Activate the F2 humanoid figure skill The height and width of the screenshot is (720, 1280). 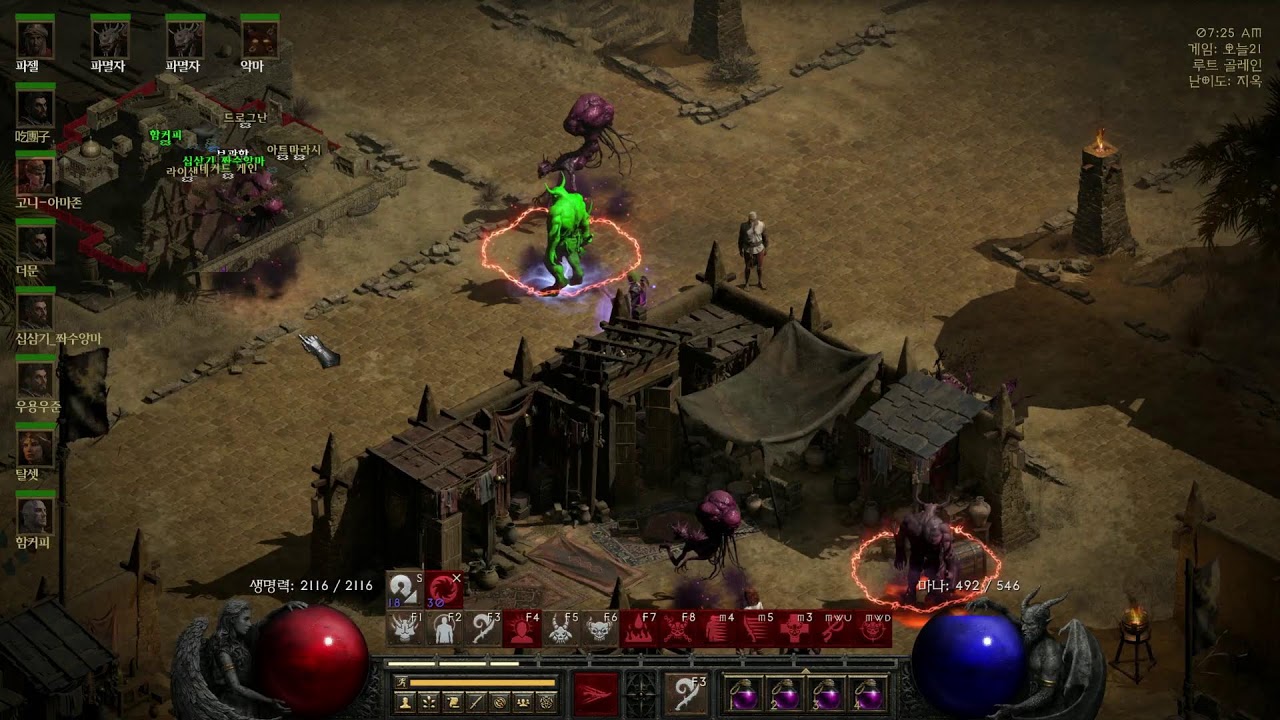click(444, 629)
